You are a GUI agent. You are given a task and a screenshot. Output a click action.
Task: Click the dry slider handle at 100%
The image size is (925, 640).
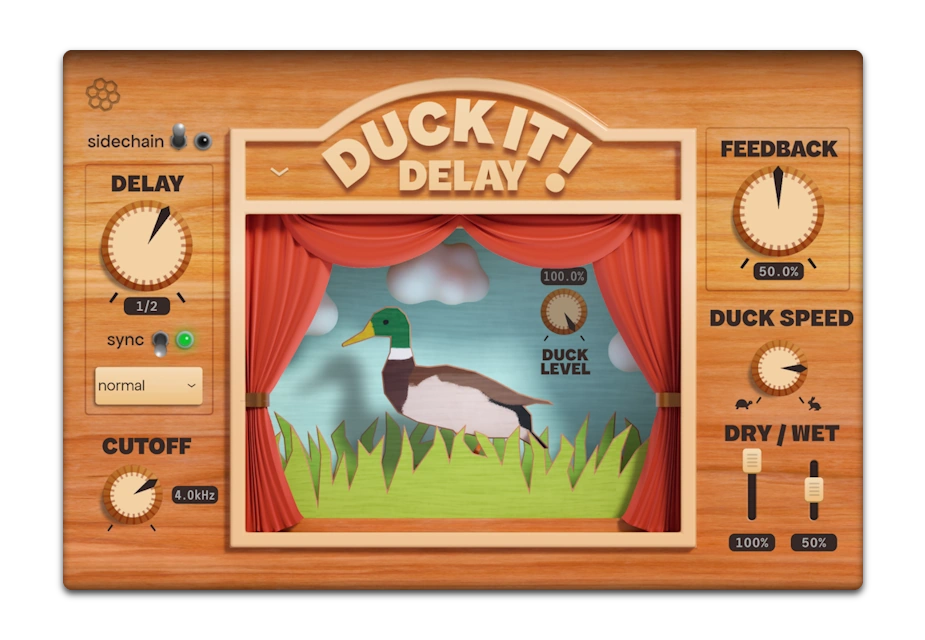click(752, 461)
